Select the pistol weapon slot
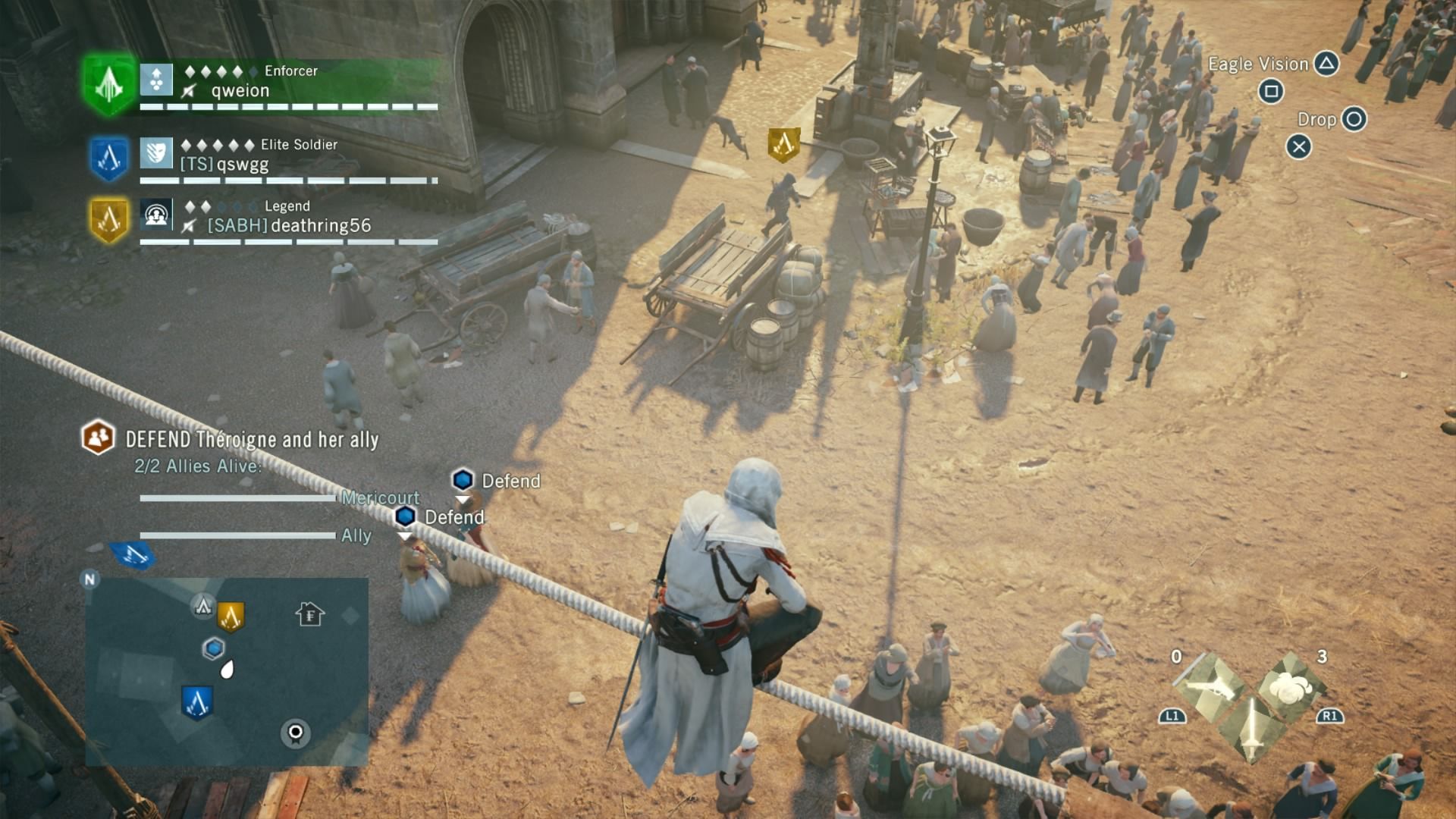Screen dimensions: 1456x819 pos(1211,687)
